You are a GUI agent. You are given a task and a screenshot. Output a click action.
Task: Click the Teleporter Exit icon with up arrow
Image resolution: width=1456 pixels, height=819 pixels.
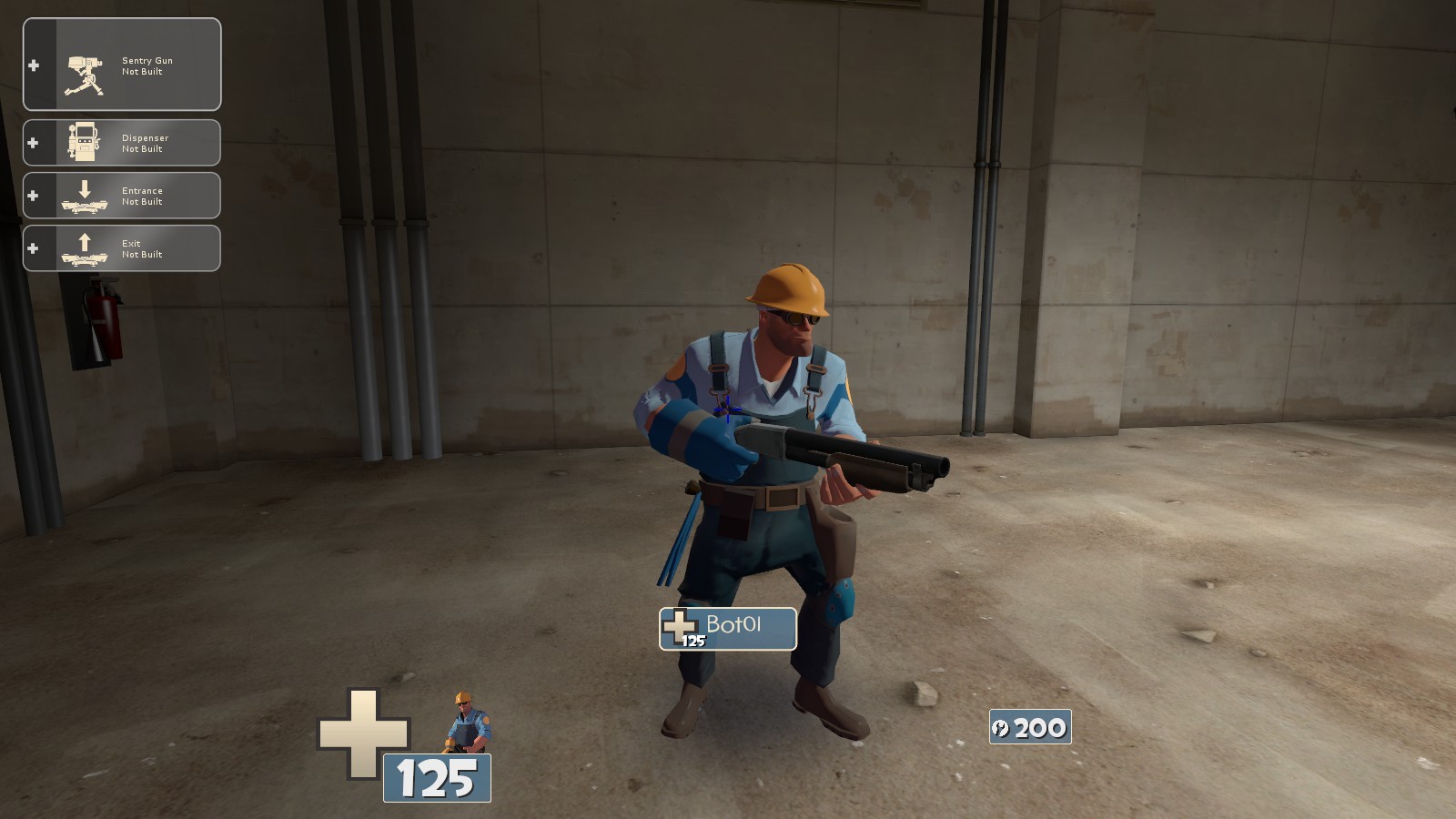pyautogui.click(x=83, y=246)
